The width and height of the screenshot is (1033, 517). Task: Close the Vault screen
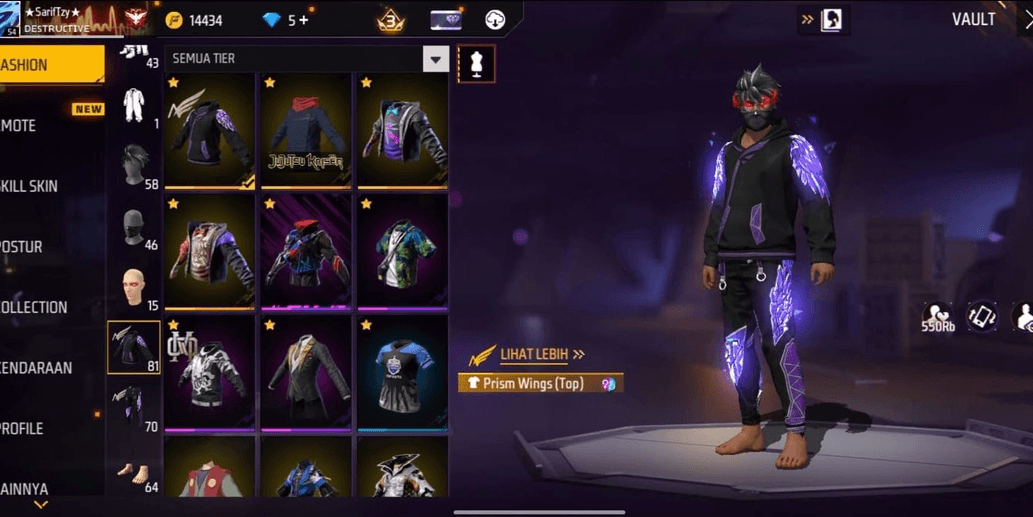[1026, 19]
